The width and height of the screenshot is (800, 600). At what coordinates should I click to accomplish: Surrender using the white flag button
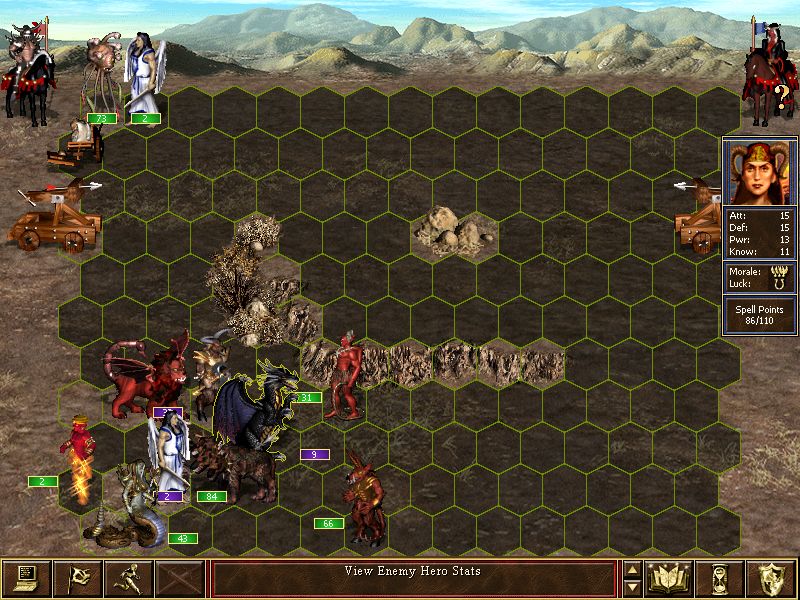tap(77, 579)
